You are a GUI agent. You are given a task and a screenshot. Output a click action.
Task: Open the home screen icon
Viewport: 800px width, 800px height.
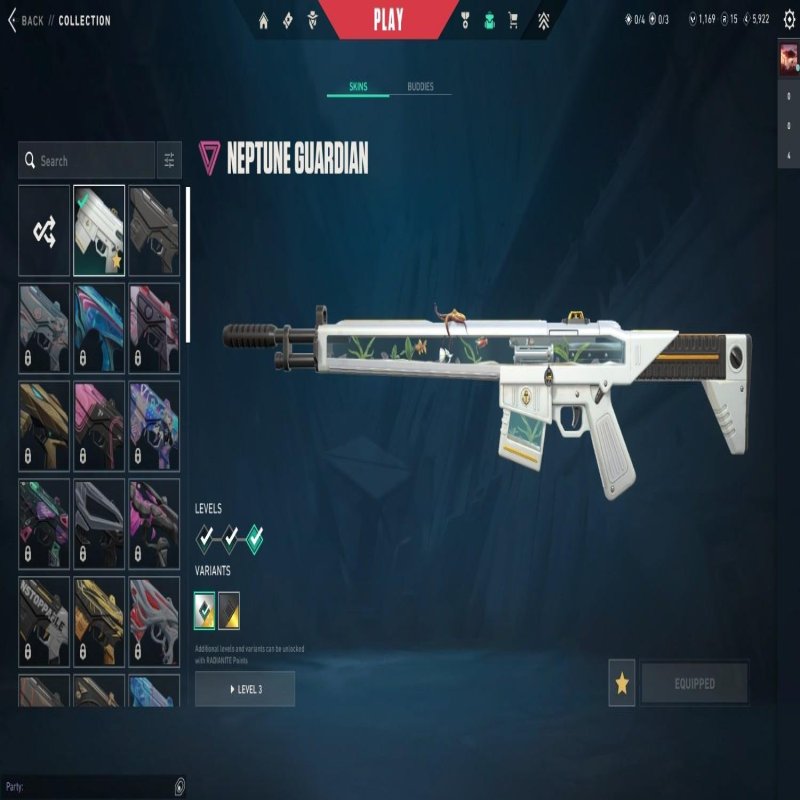pos(264,20)
